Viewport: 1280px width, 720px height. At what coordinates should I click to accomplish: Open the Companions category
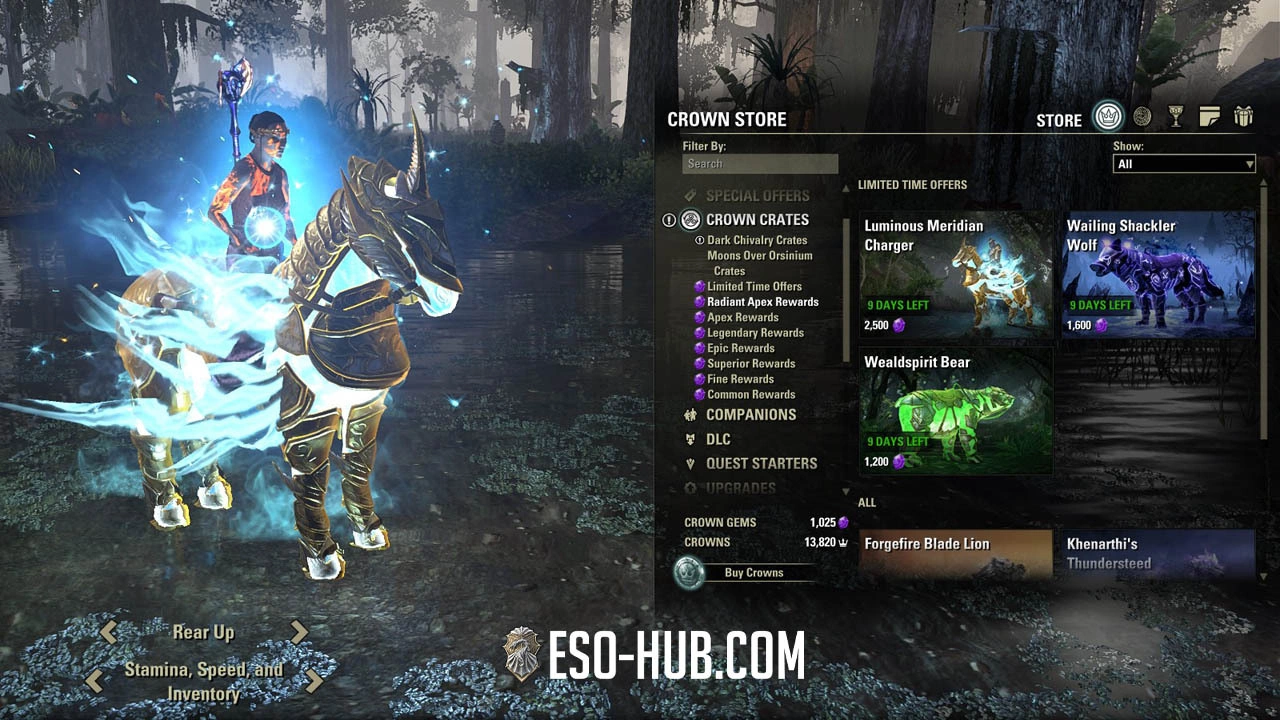[x=750, y=415]
